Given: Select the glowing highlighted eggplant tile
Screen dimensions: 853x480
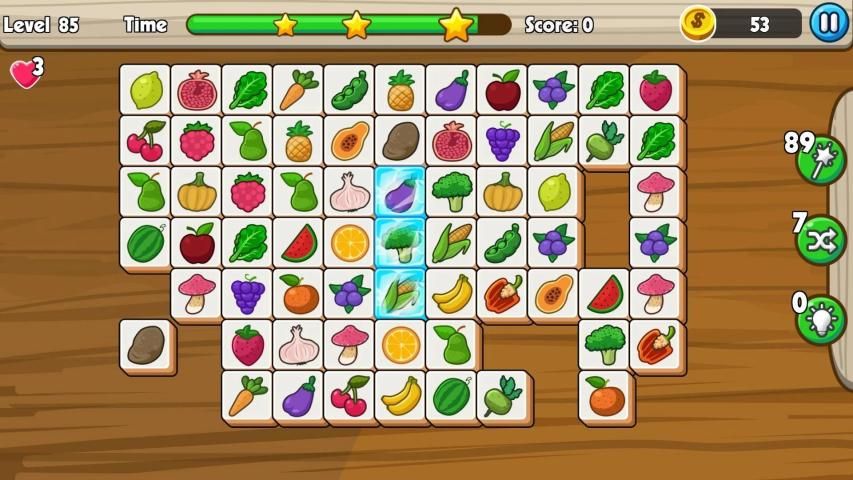Looking at the screenshot, I should [400, 191].
